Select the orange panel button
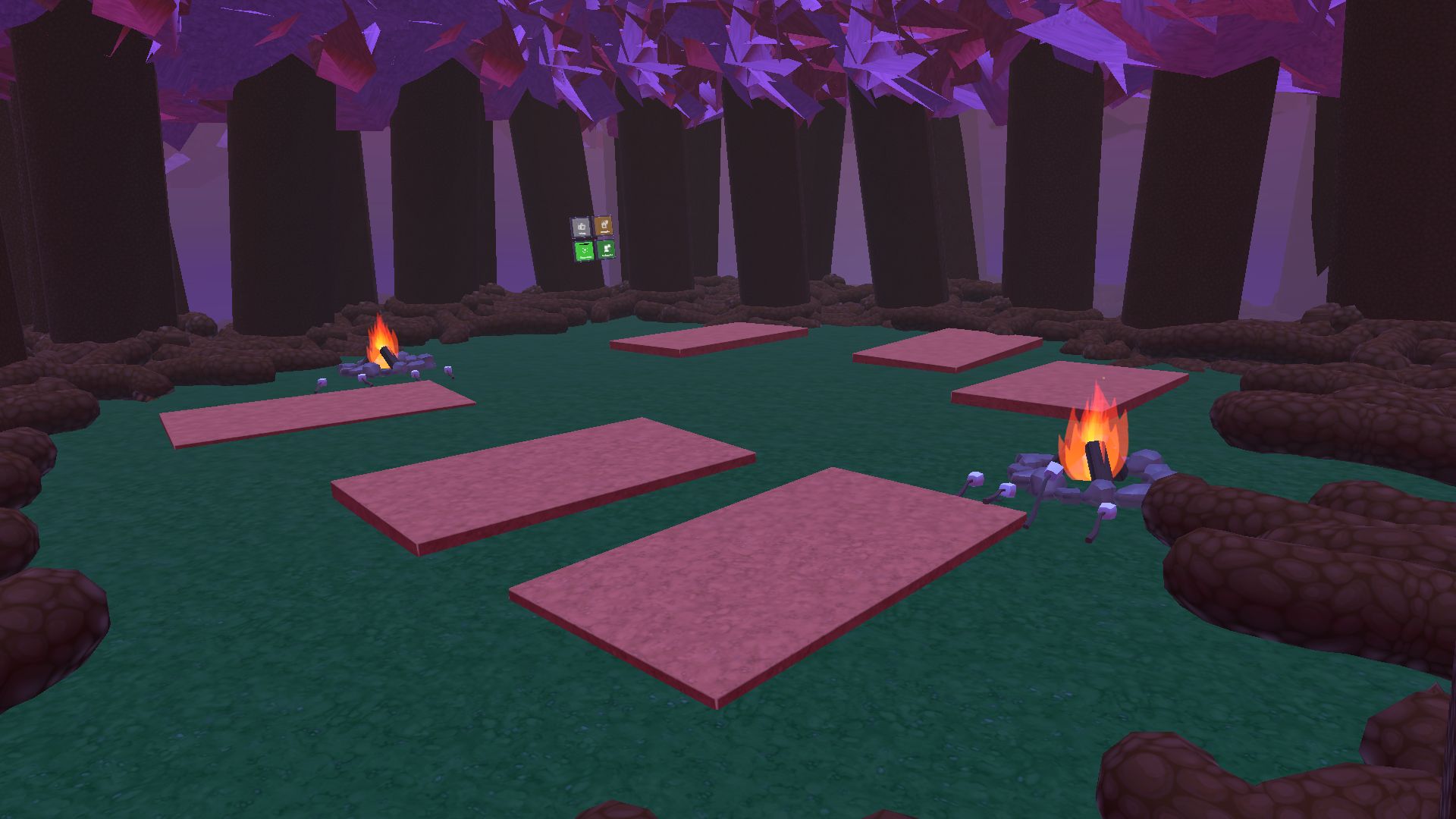This screenshot has height=819, width=1456. click(x=603, y=225)
